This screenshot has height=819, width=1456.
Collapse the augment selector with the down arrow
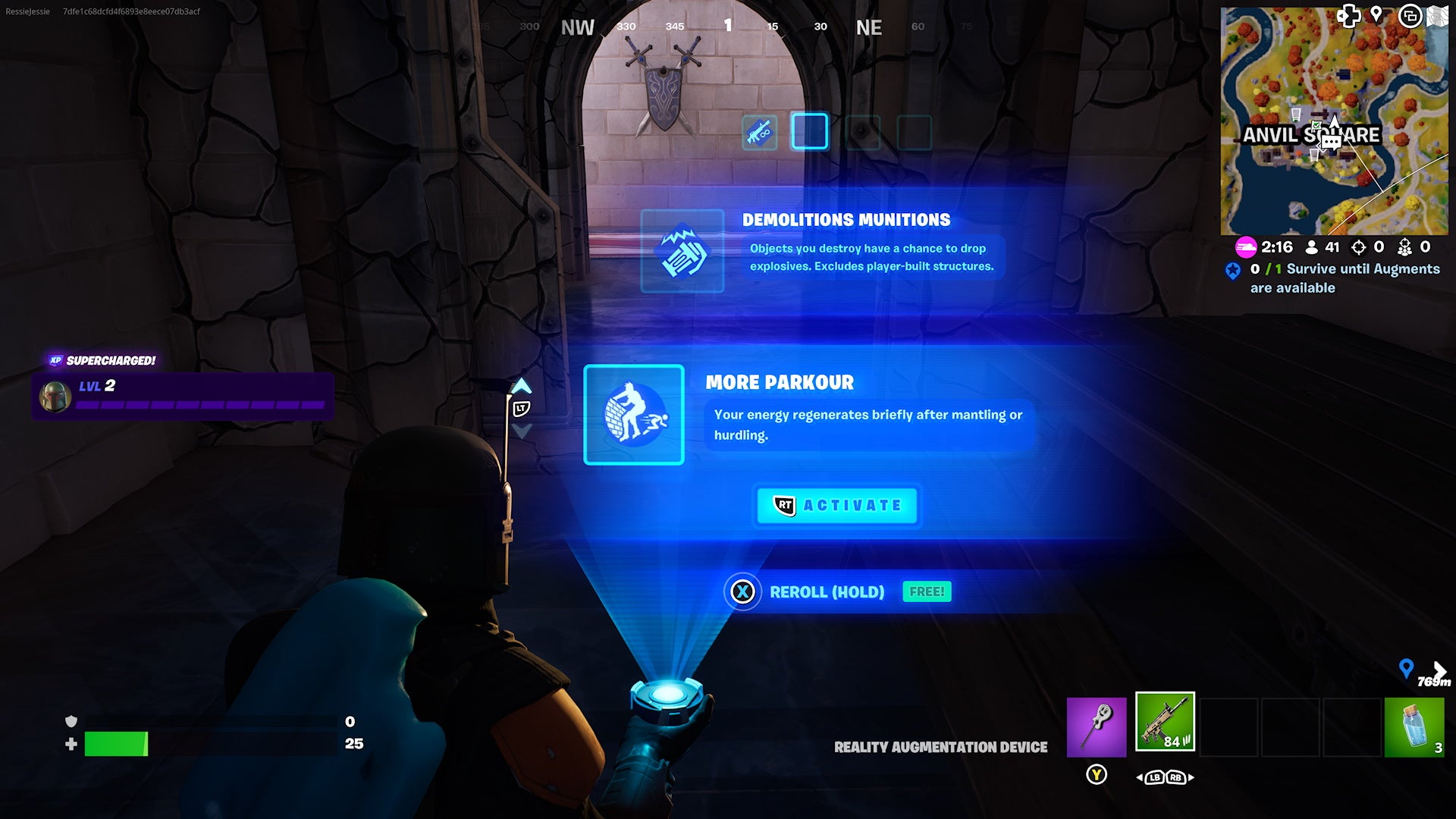coord(521,429)
